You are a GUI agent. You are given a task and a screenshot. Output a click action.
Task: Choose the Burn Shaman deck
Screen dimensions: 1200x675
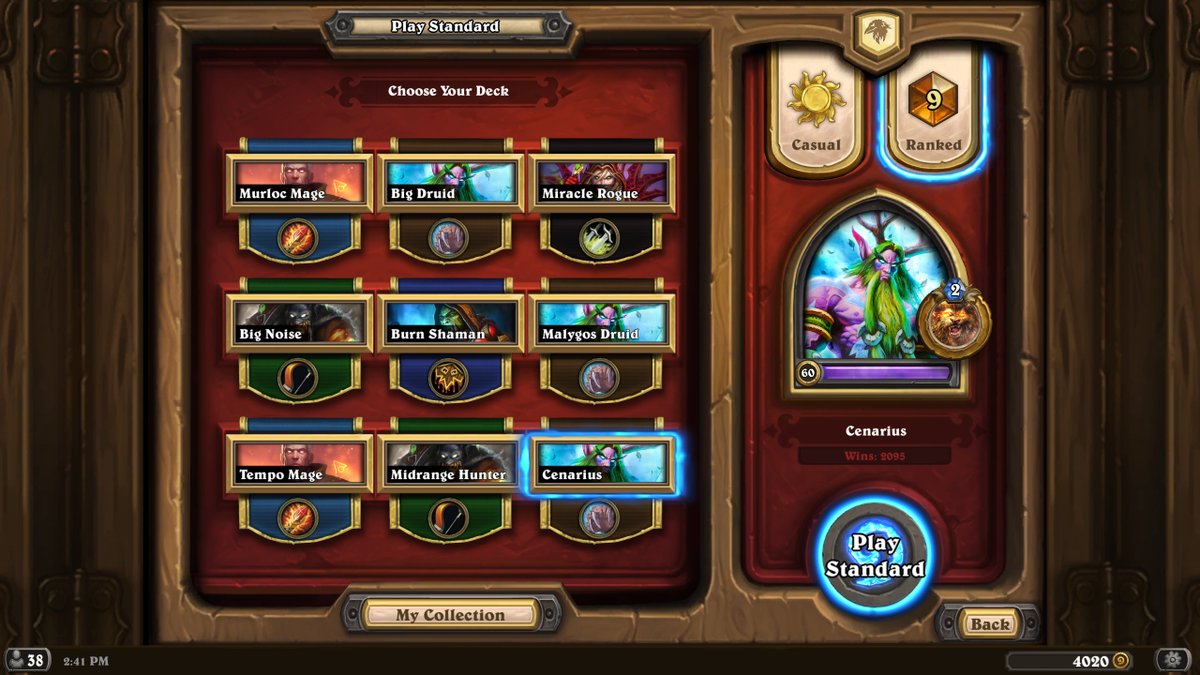pos(450,323)
